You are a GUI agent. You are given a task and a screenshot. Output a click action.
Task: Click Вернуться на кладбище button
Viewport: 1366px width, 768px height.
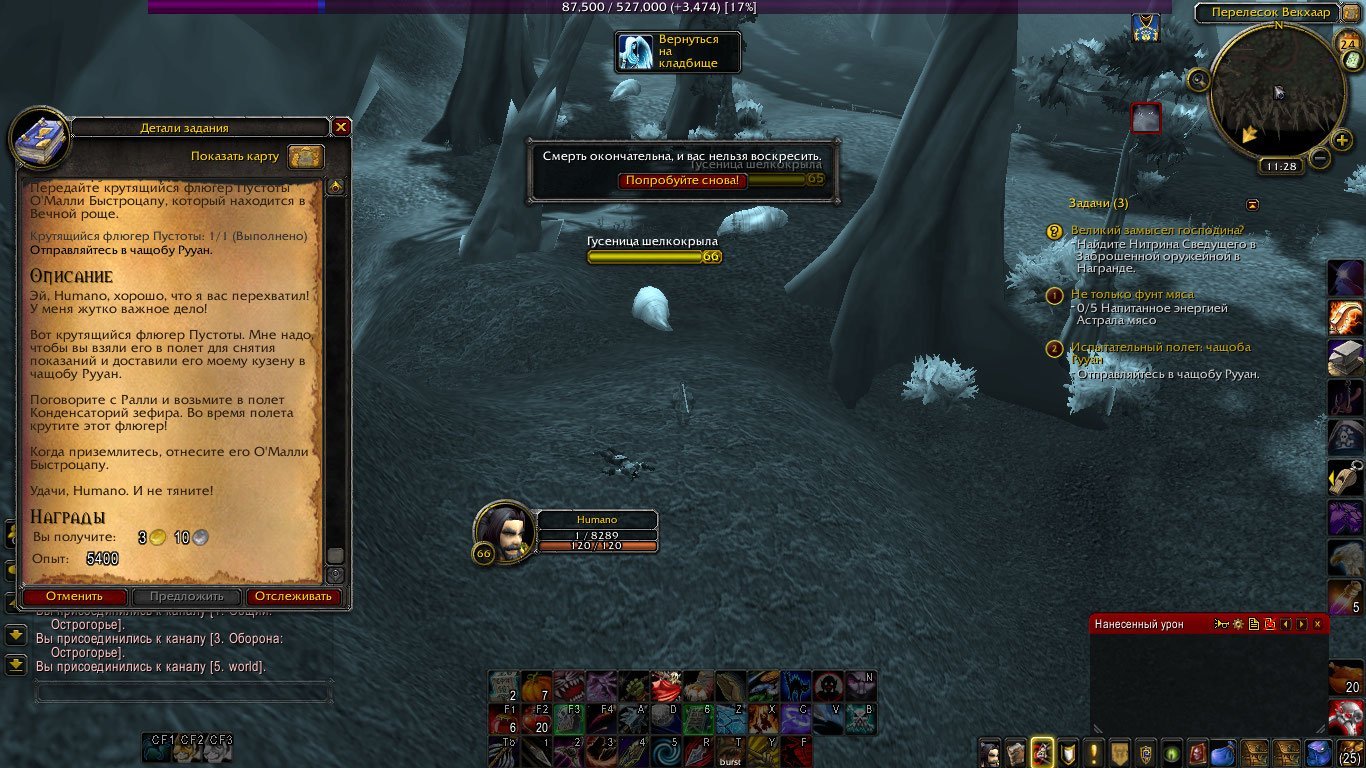tap(680, 51)
